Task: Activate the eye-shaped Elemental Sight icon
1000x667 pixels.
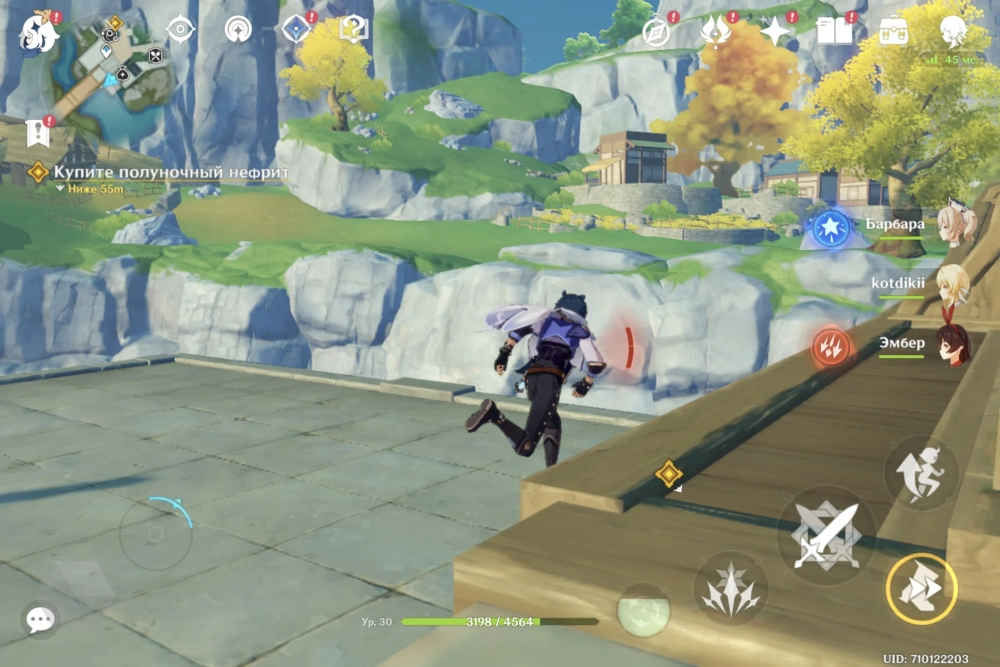Action: [x=180, y=29]
